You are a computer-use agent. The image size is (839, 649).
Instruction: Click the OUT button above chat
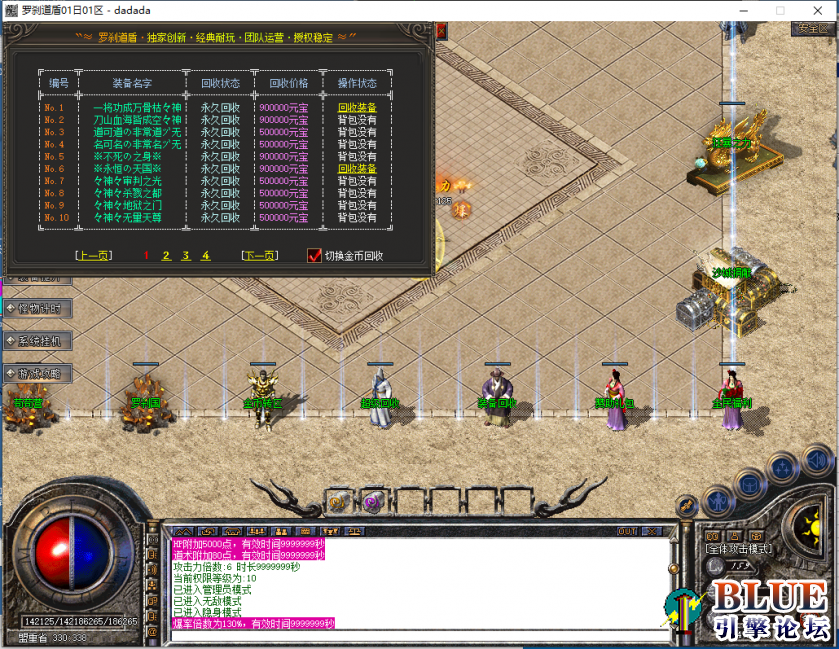627,531
